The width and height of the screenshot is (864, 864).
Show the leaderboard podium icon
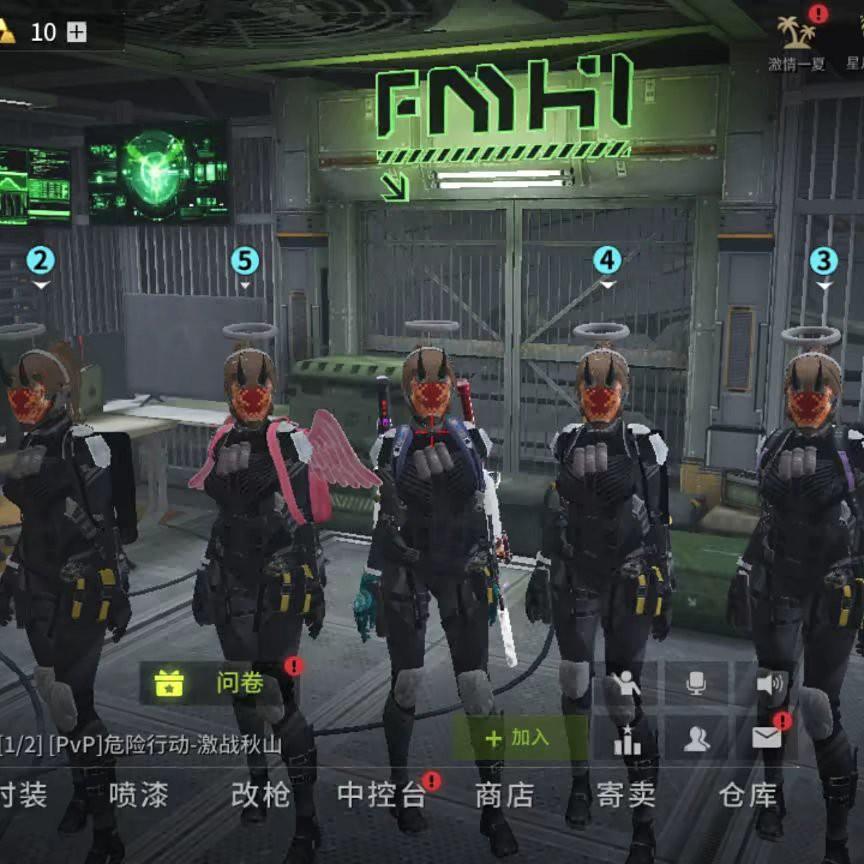pyautogui.click(x=627, y=739)
